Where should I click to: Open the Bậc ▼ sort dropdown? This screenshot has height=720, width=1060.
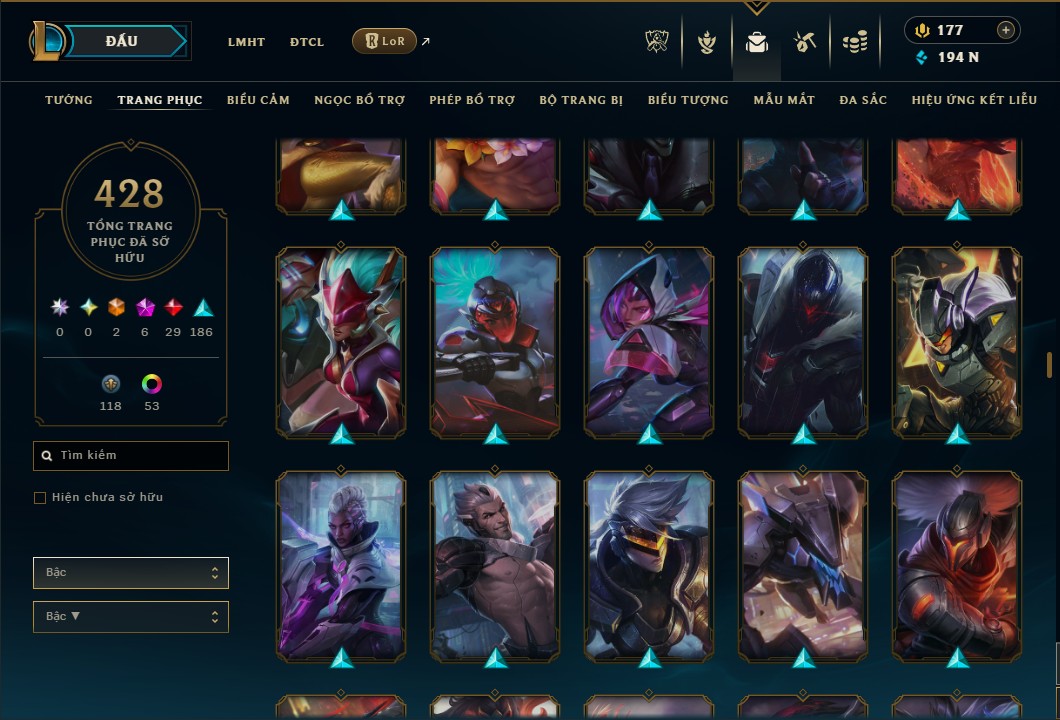pos(131,616)
